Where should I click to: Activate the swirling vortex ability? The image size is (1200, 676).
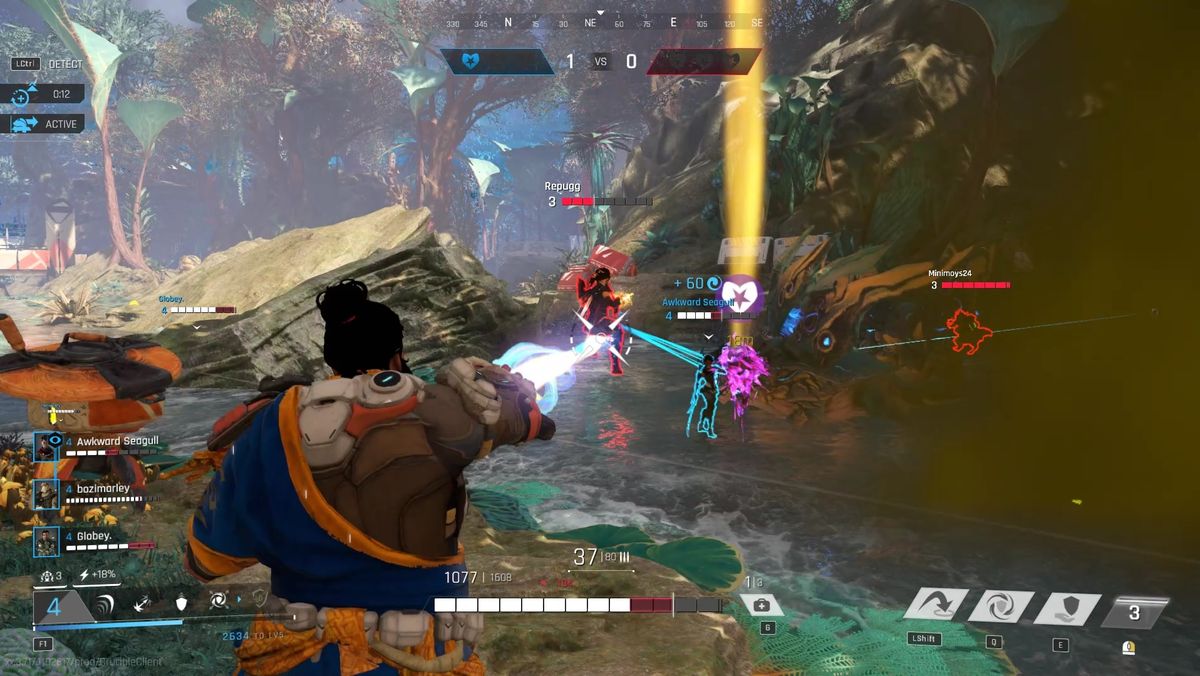tap(999, 606)
